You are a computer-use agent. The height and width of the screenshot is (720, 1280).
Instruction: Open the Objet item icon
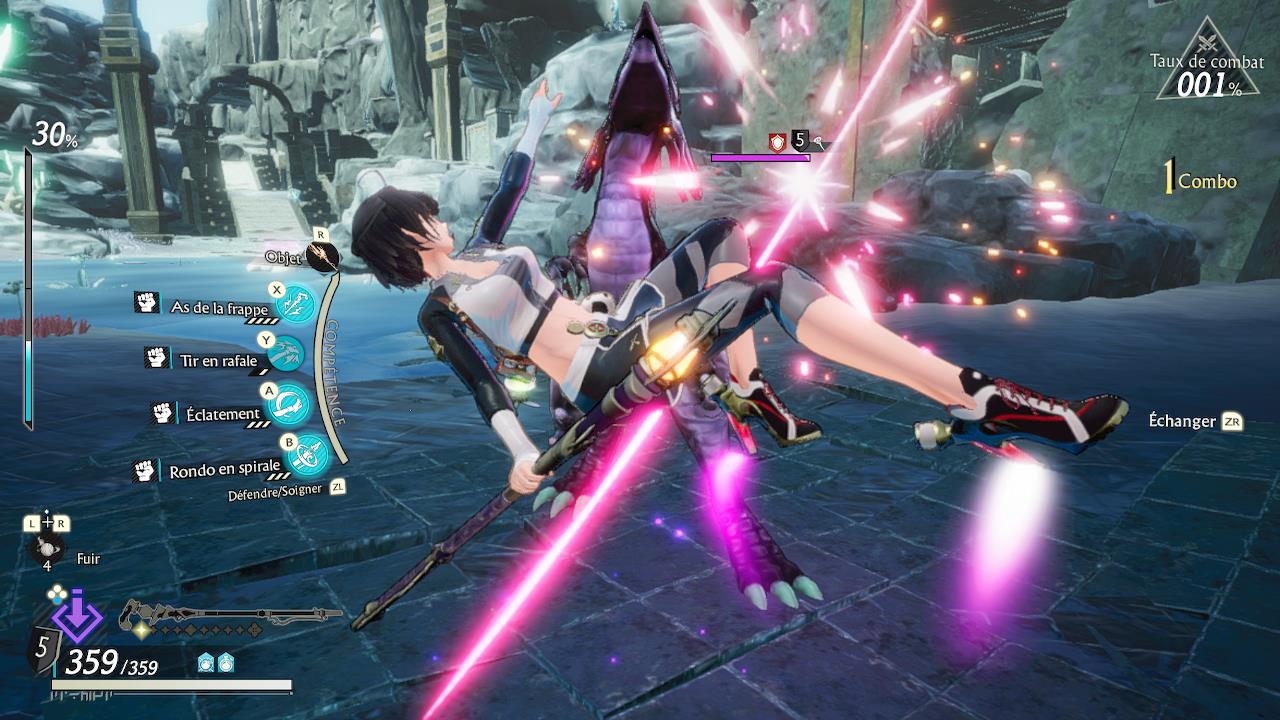tap(322, 256)
